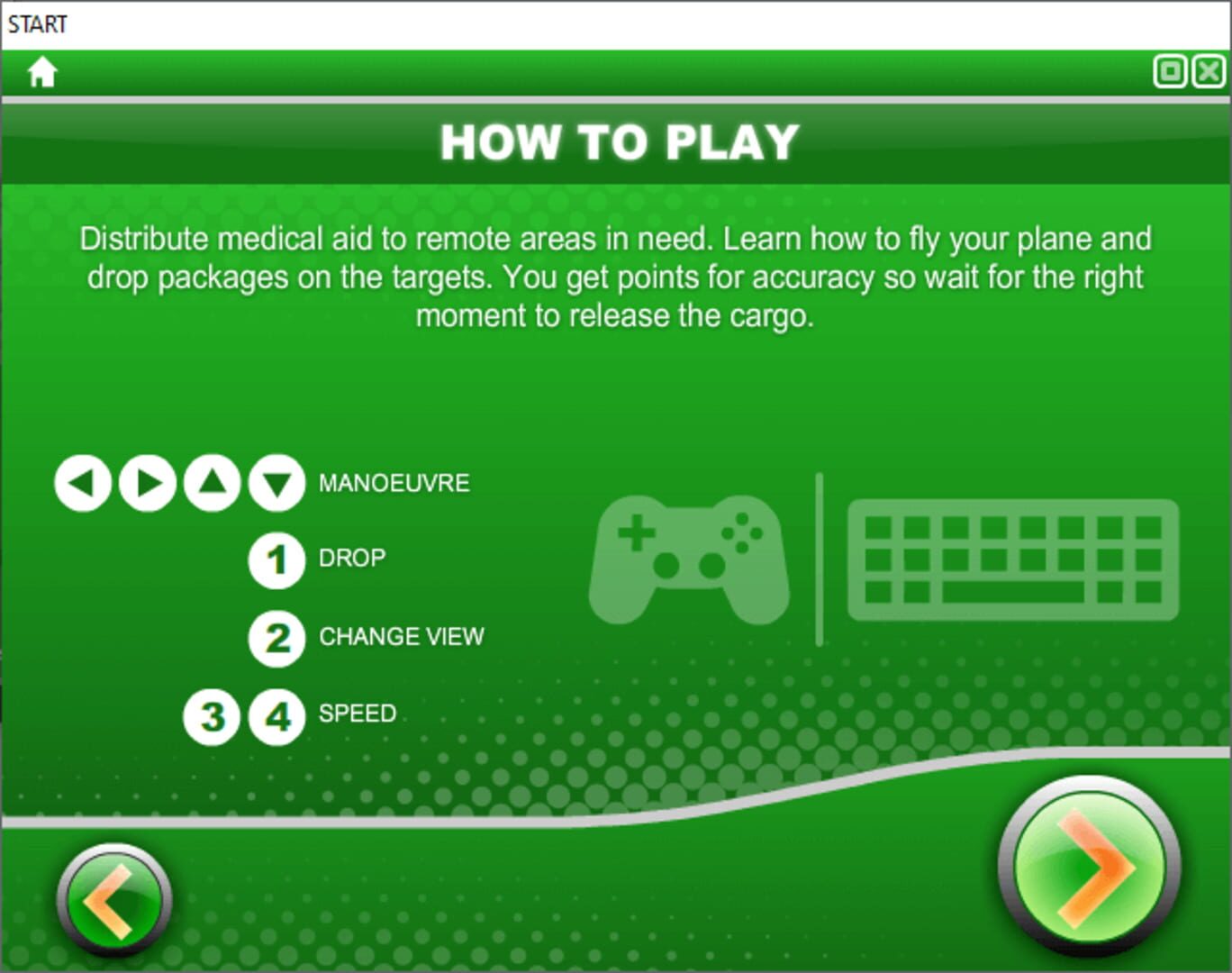Image resolution: width=1232 pixels, height=973 pixels.
Task: Select the down arrow manoeuvre icon
Action: click(x=276, y=482)
